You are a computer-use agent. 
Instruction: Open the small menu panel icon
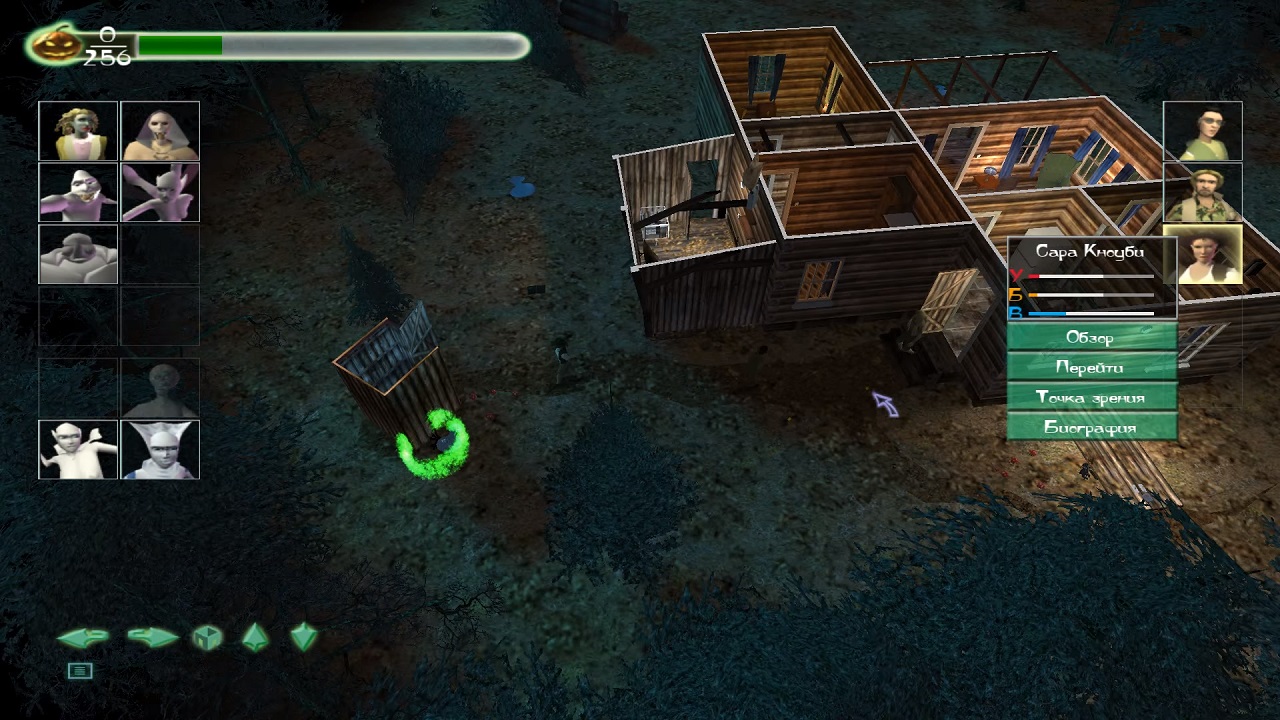(80, 671)
